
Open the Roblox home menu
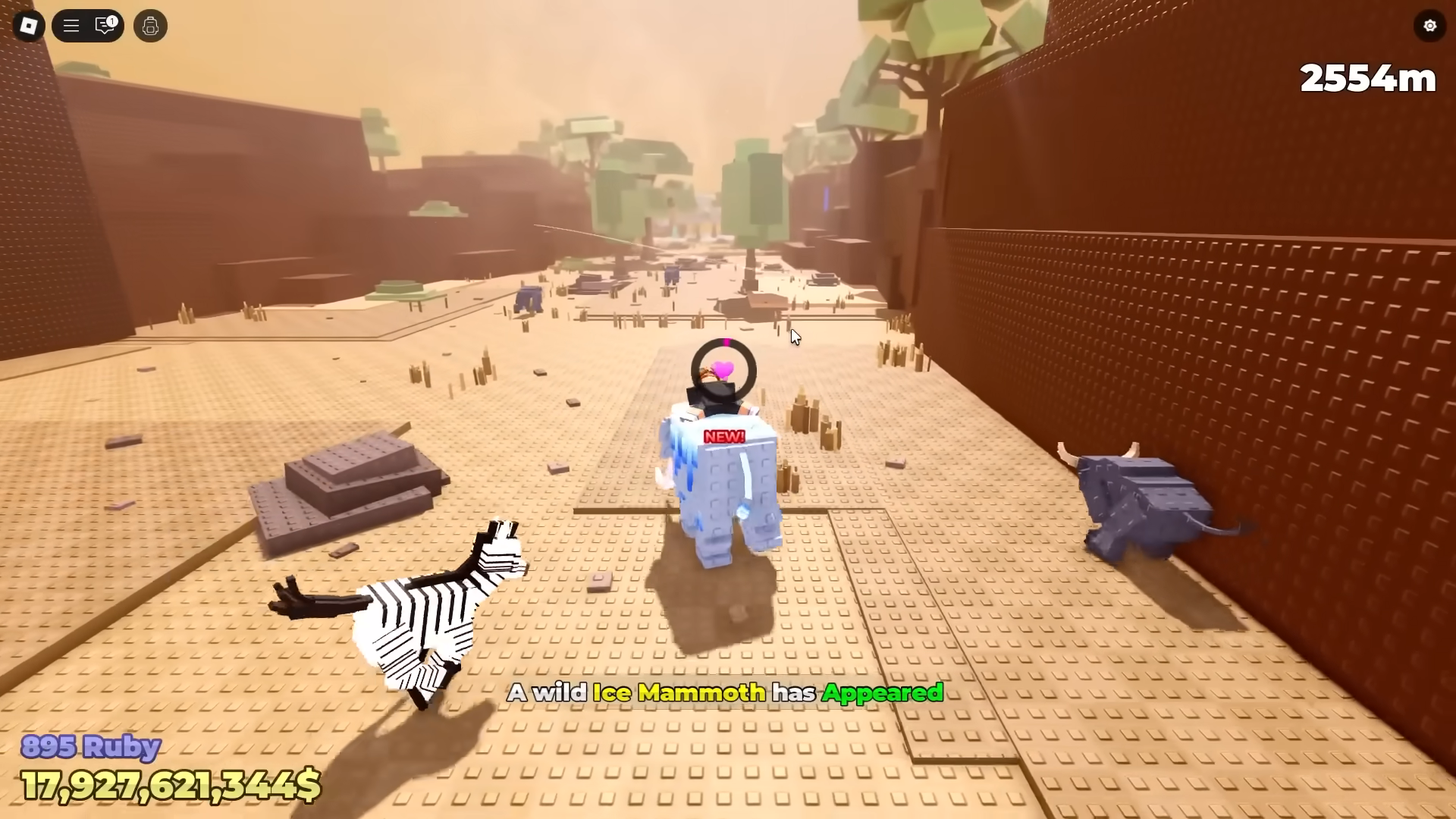[29, 26]
